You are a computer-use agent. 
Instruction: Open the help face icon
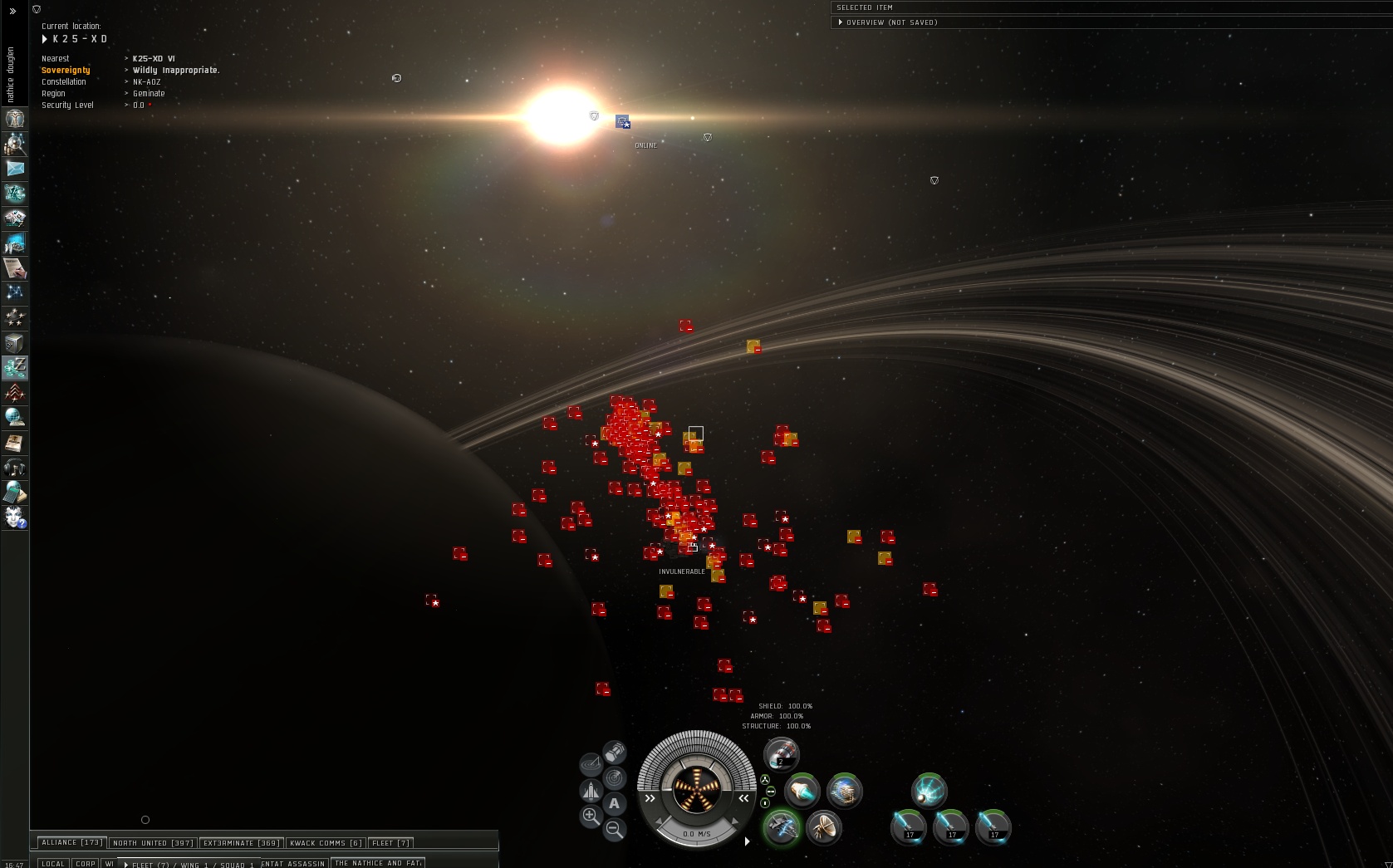pyautogui.click(x=15, y=517)
